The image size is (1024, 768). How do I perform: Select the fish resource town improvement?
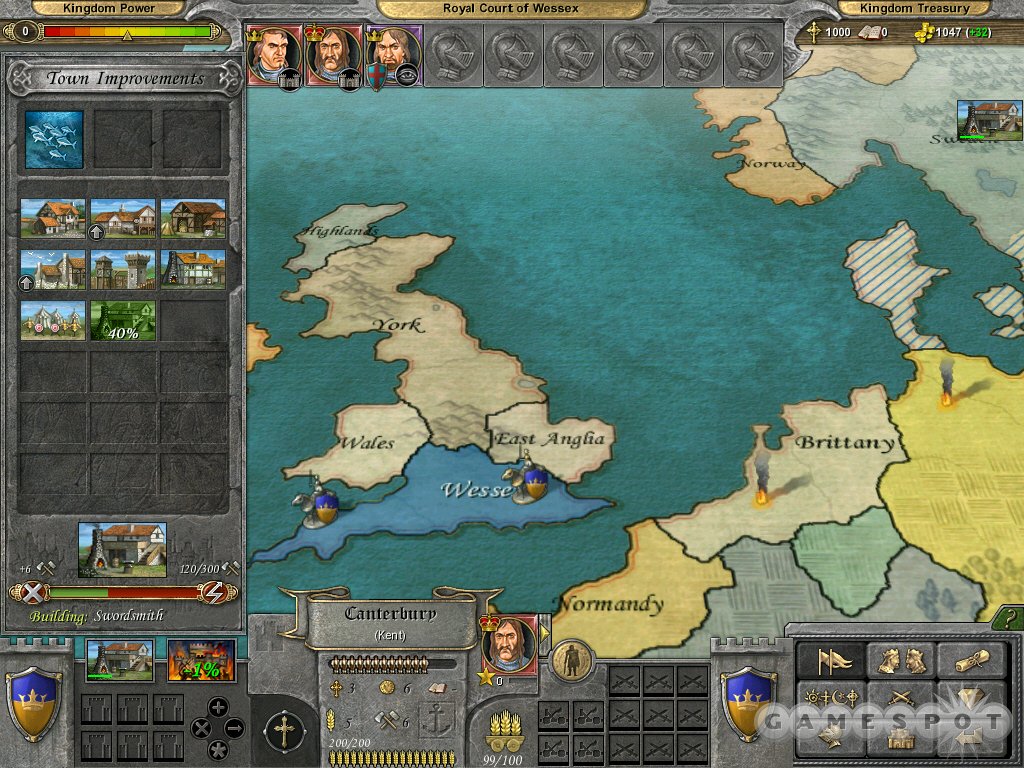[x=54, y=139]
